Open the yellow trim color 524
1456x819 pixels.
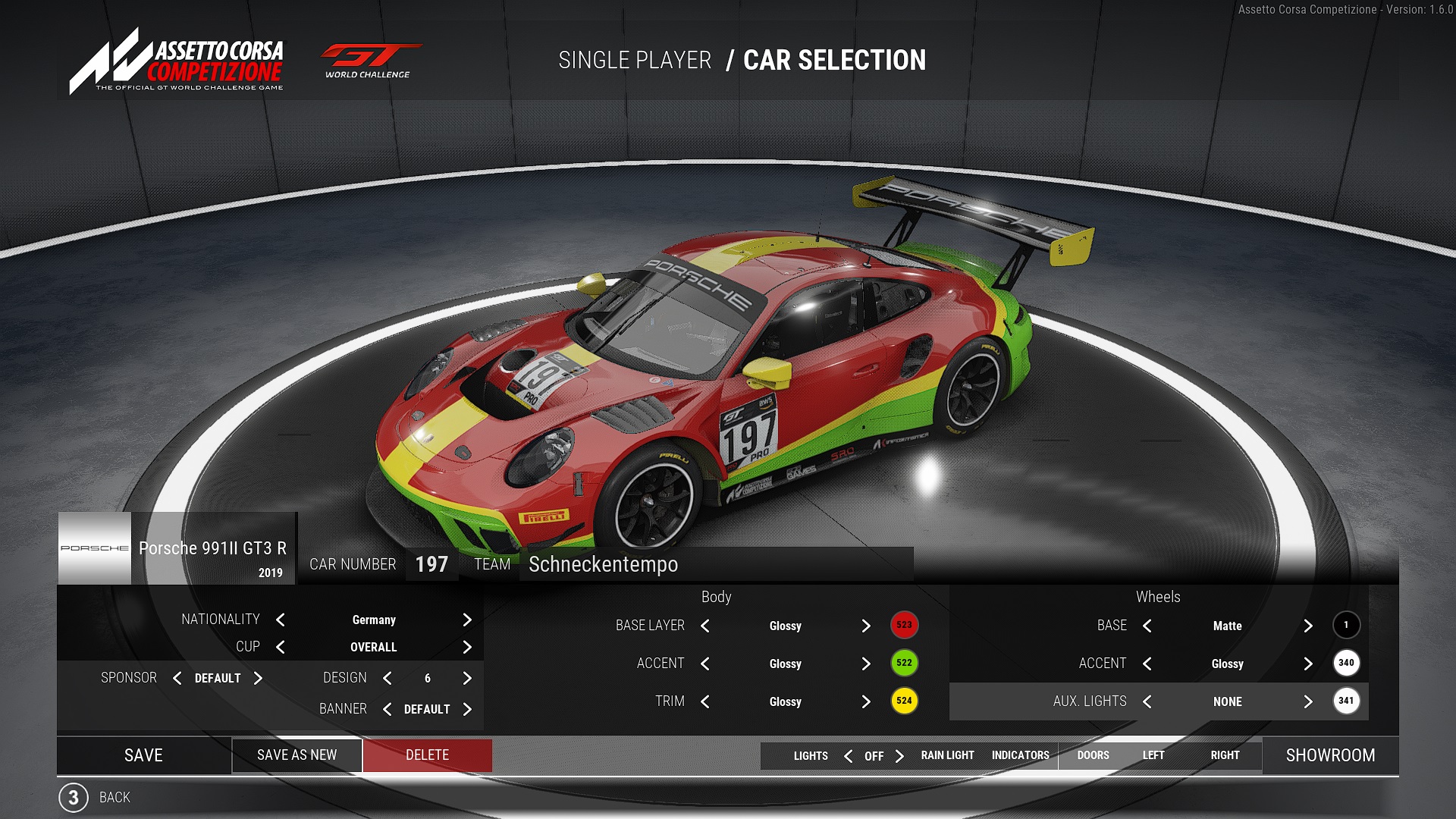pyautogui.click(x=904, y=701)
